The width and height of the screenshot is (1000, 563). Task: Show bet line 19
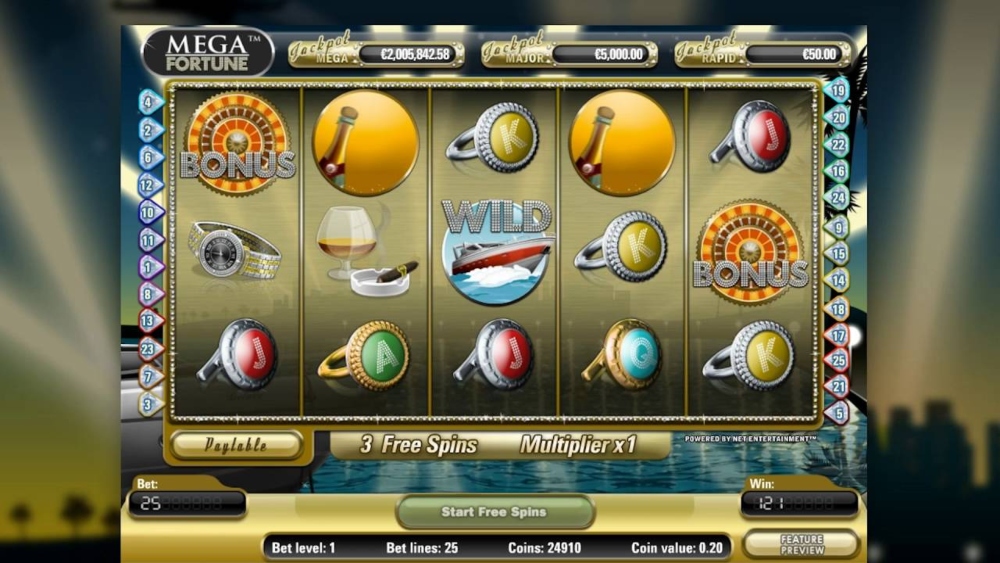pyautogui.click(x=838, y=91)
